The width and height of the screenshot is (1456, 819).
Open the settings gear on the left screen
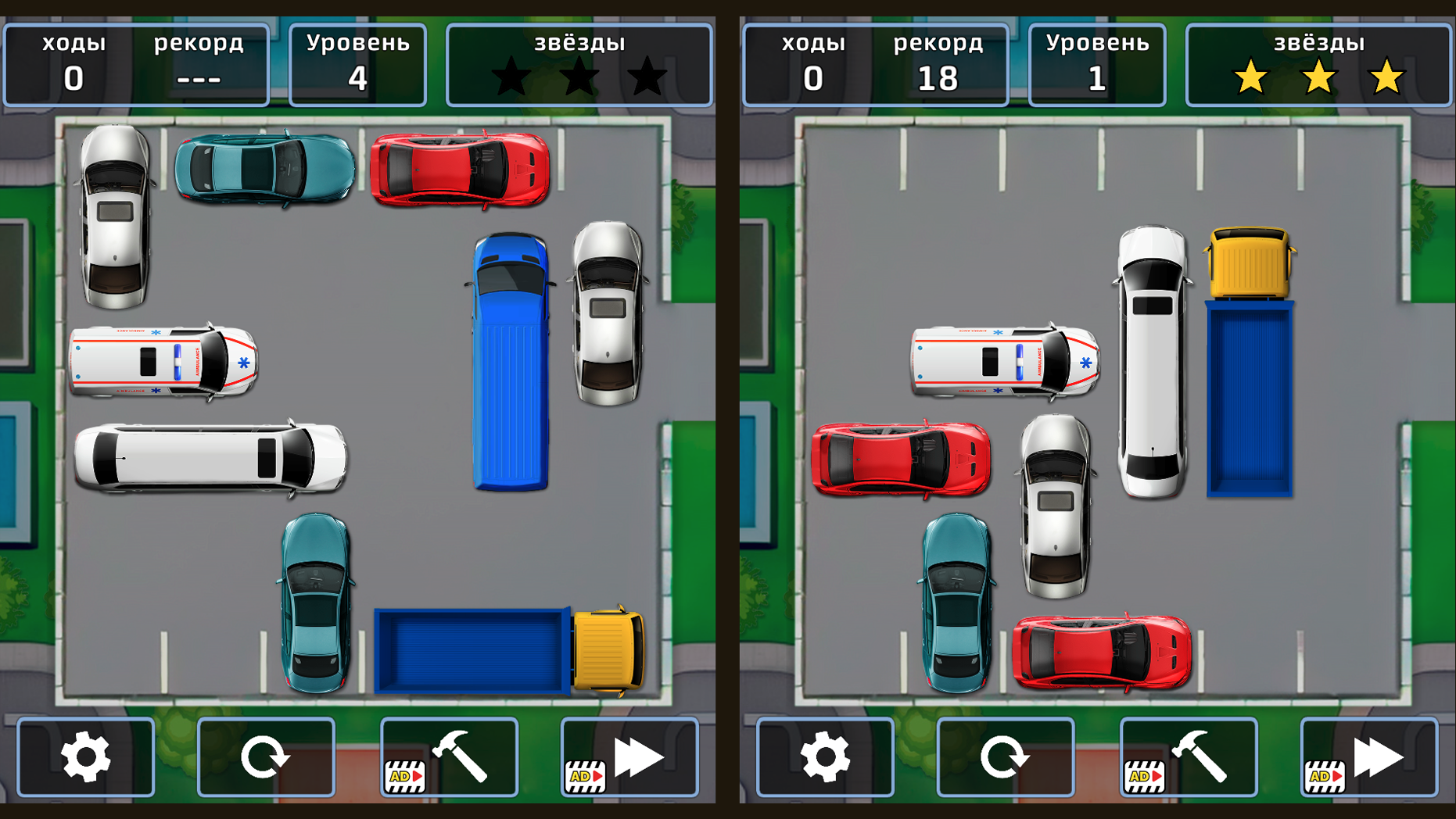(86, 758)
